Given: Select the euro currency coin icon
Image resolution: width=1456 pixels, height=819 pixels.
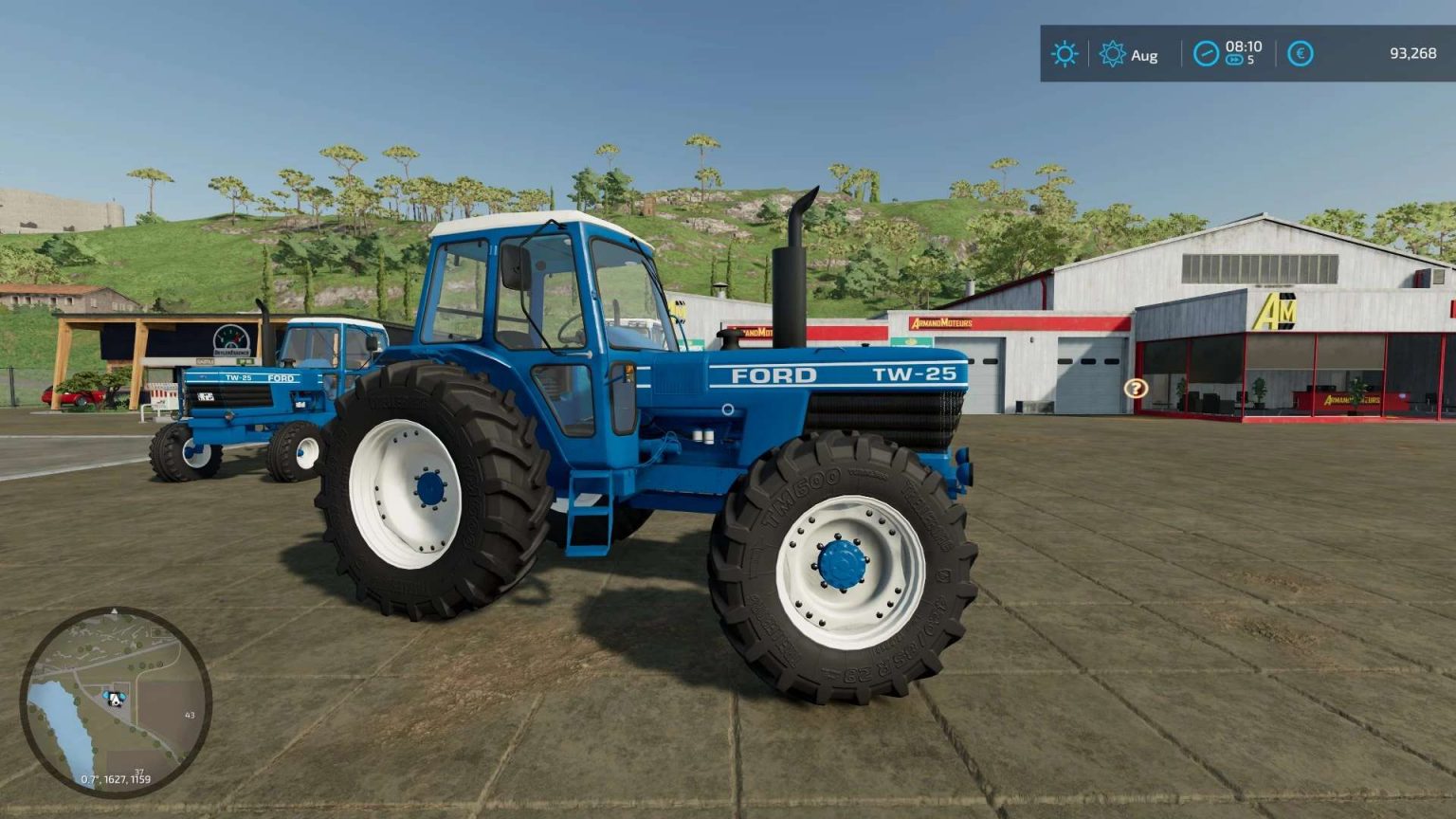Looking at the screenshot, I should coord(1301,54).
